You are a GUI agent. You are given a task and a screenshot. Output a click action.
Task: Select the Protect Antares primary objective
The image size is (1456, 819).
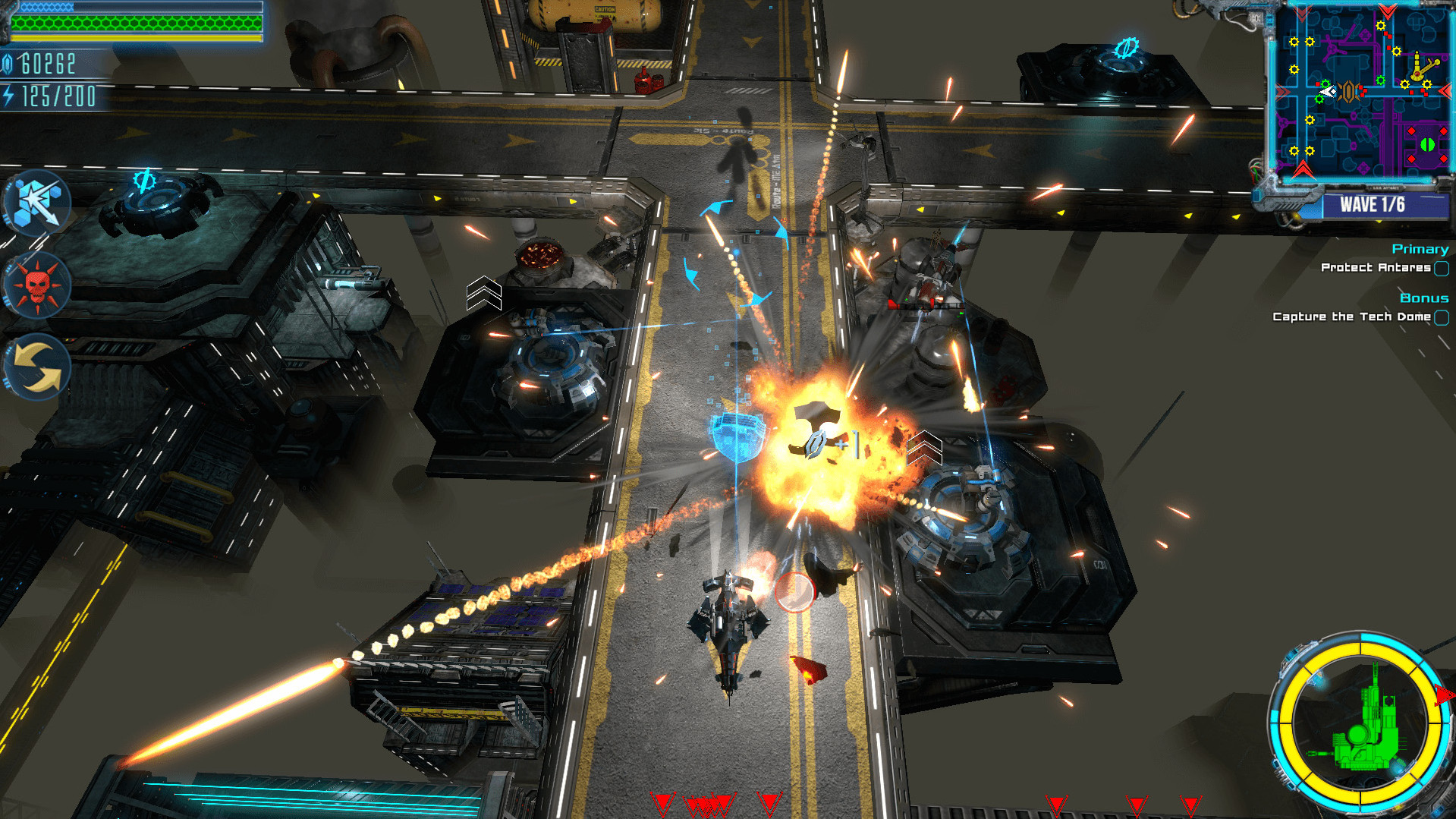point(1376,267)
